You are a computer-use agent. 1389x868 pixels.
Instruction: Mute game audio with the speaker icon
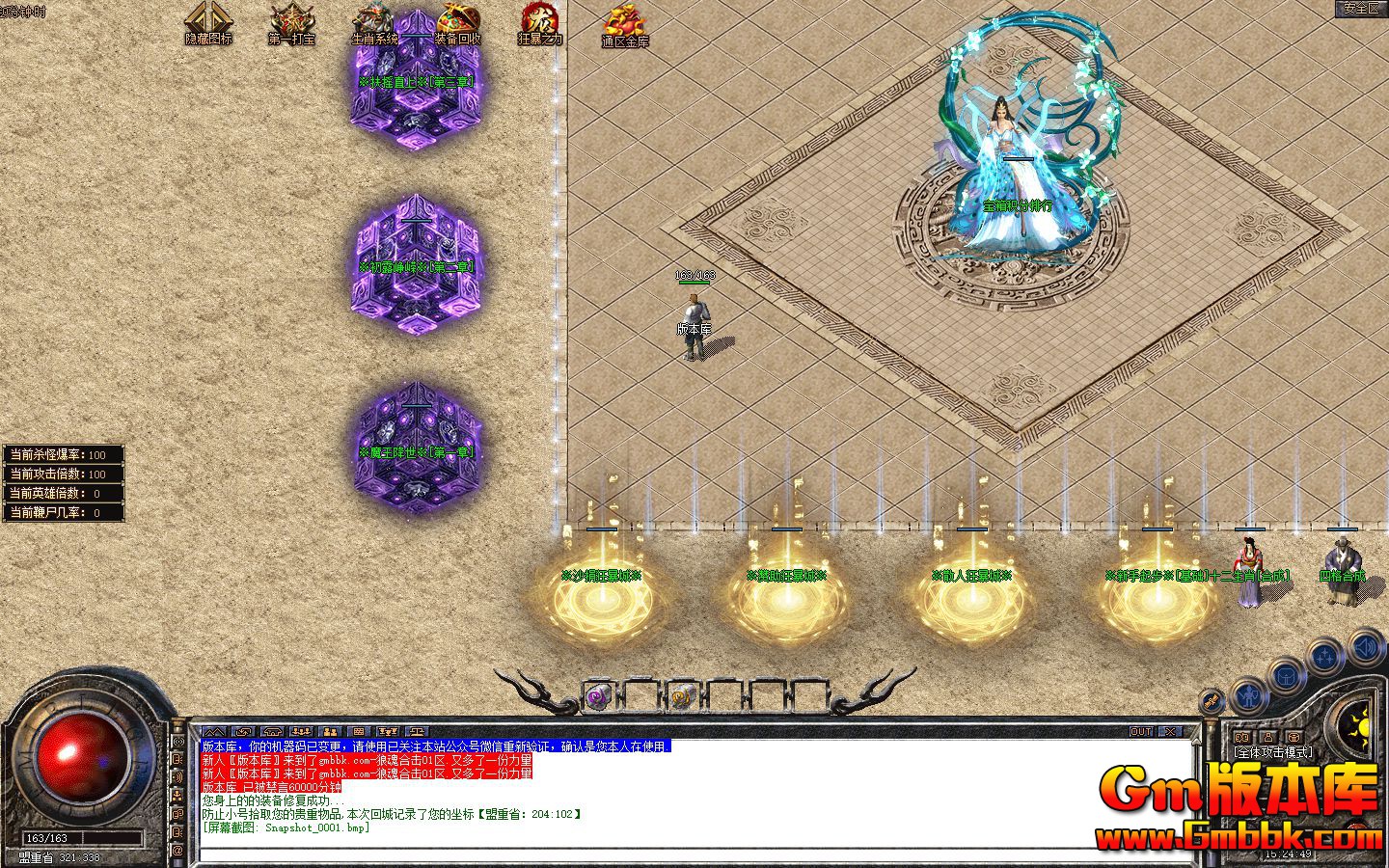click(x=1363, y=649)
